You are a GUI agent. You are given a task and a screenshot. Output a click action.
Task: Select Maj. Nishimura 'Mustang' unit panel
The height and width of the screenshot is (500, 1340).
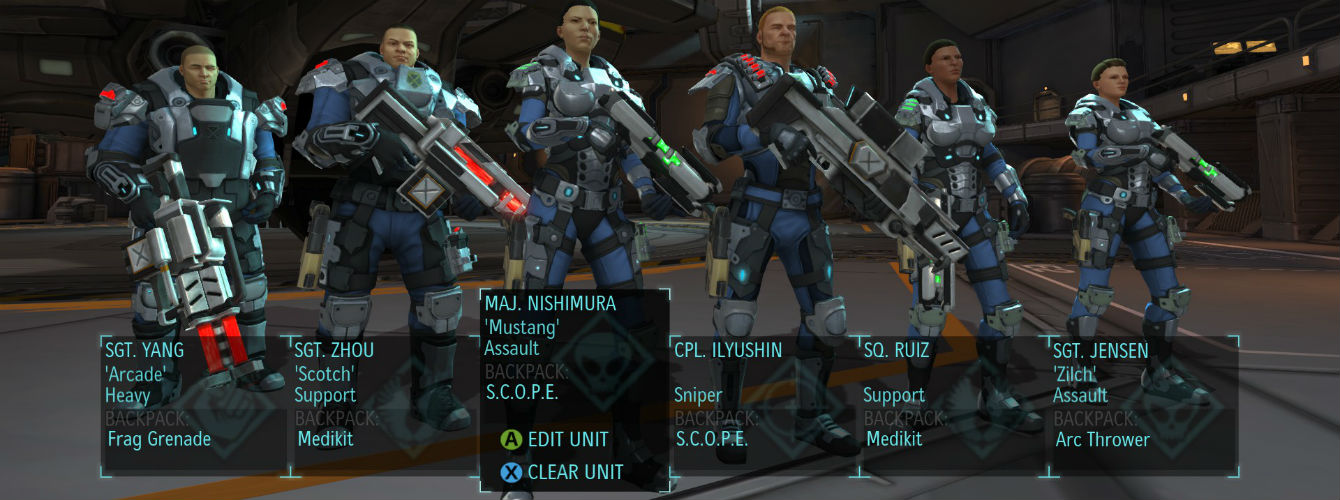[x=574, y=345]
